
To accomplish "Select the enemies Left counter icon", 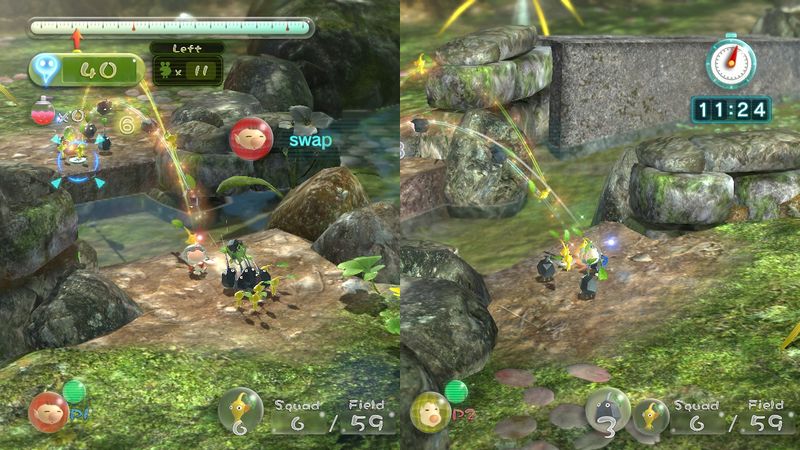I will point(164,70).
